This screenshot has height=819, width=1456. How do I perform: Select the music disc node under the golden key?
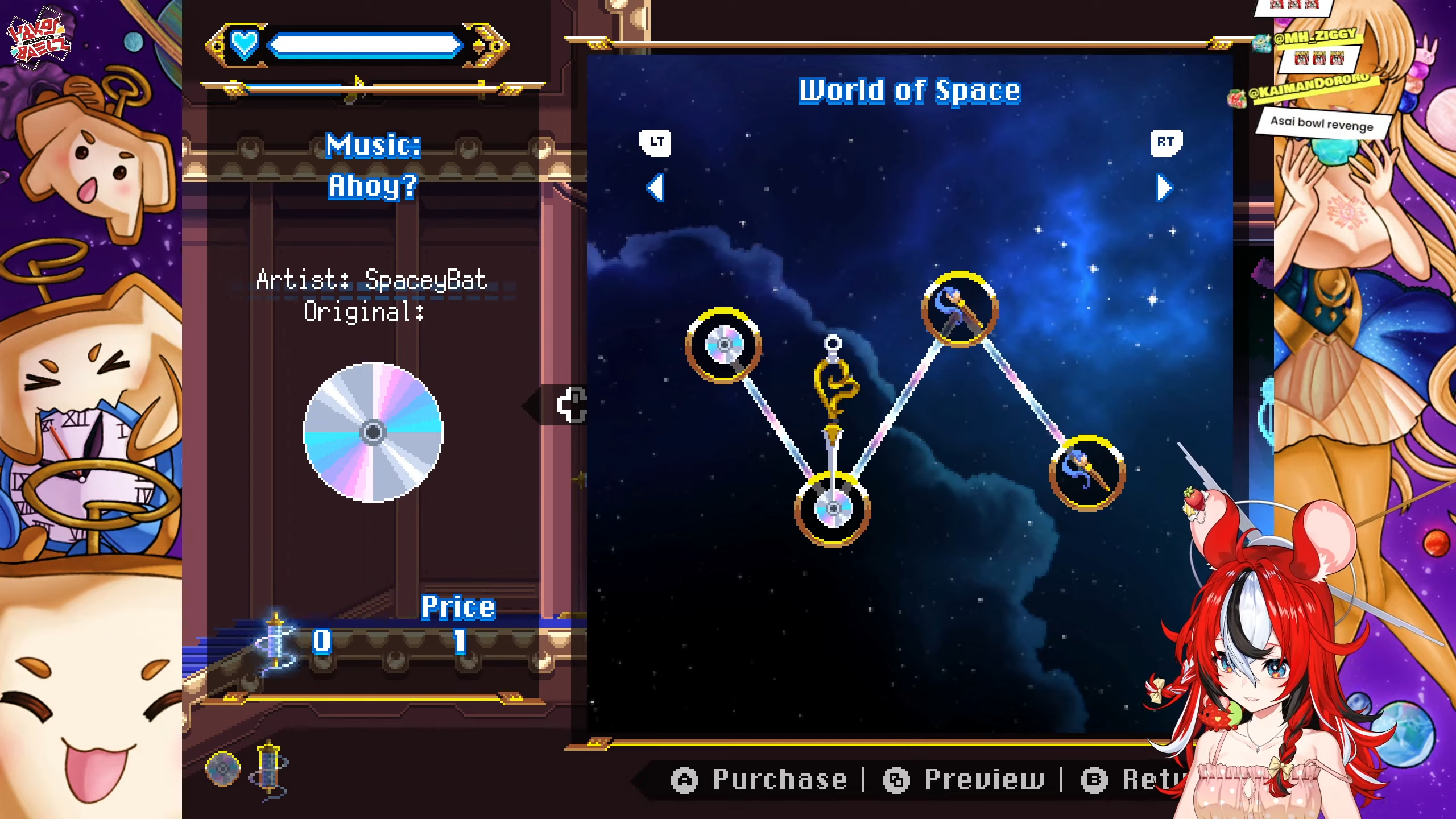coord(833,508)
